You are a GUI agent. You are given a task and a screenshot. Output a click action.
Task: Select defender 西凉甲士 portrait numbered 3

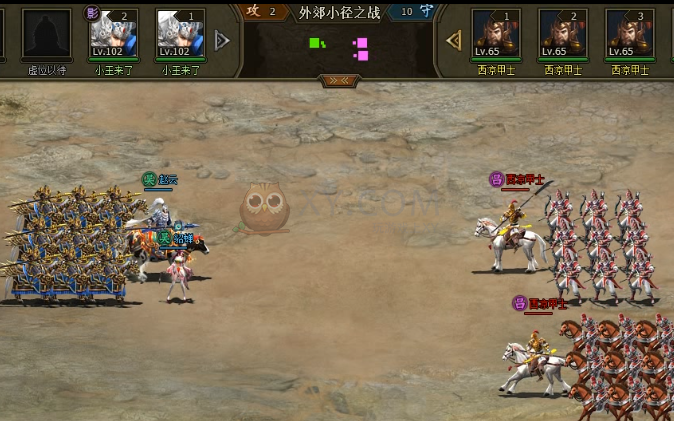[630, 34]
